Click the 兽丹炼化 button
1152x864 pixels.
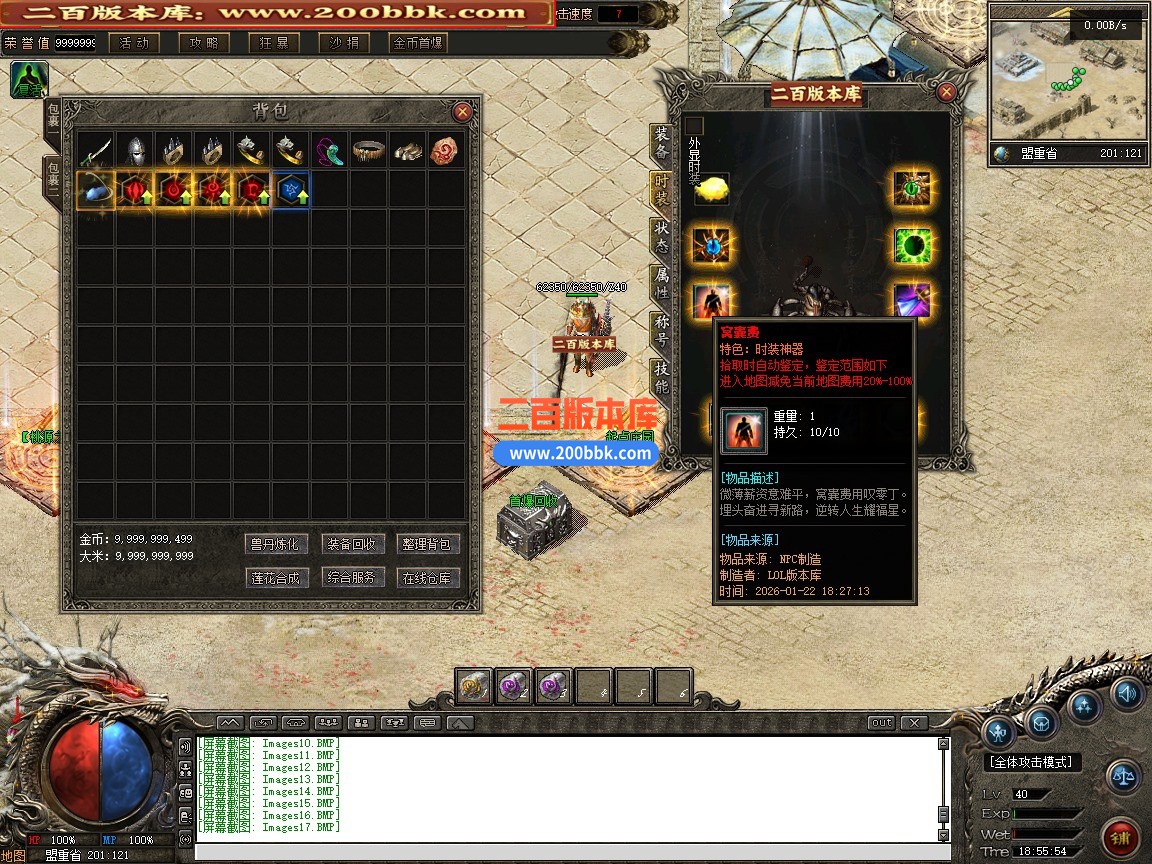pos(275,544)
